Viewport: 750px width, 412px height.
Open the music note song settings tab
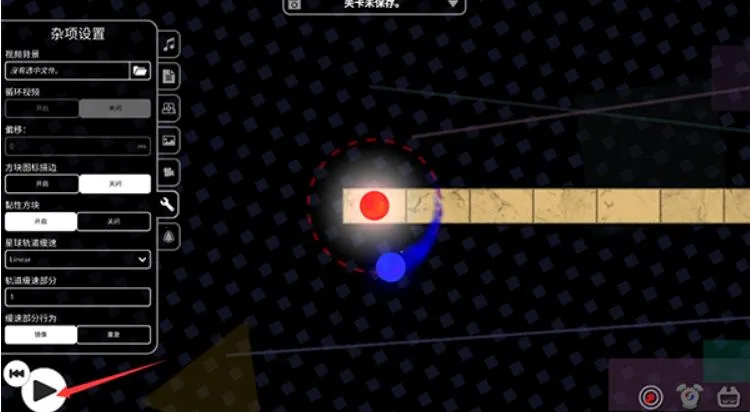click(x=170, y=45)
